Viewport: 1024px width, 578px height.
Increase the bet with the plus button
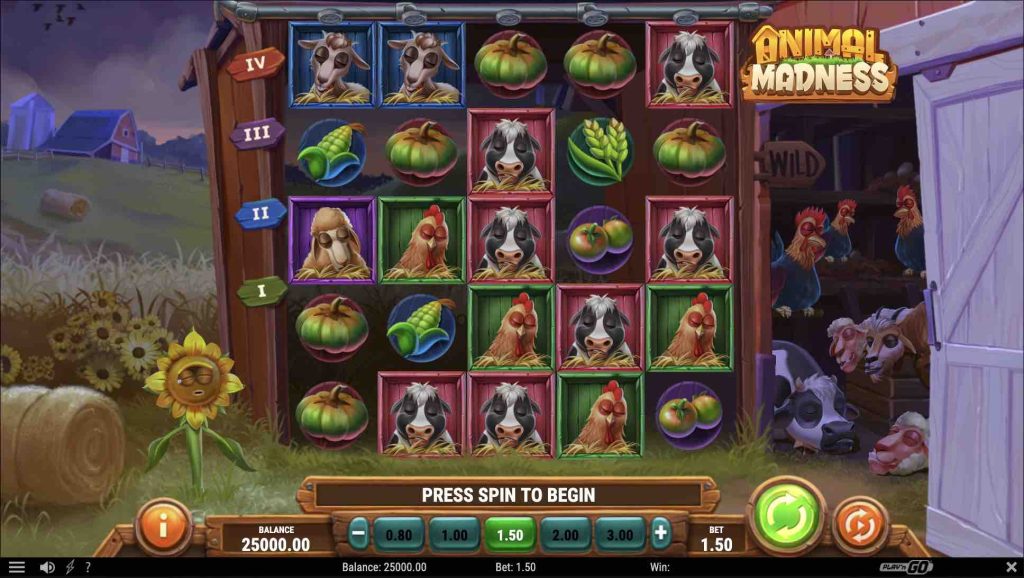click(x=660, y=534)
